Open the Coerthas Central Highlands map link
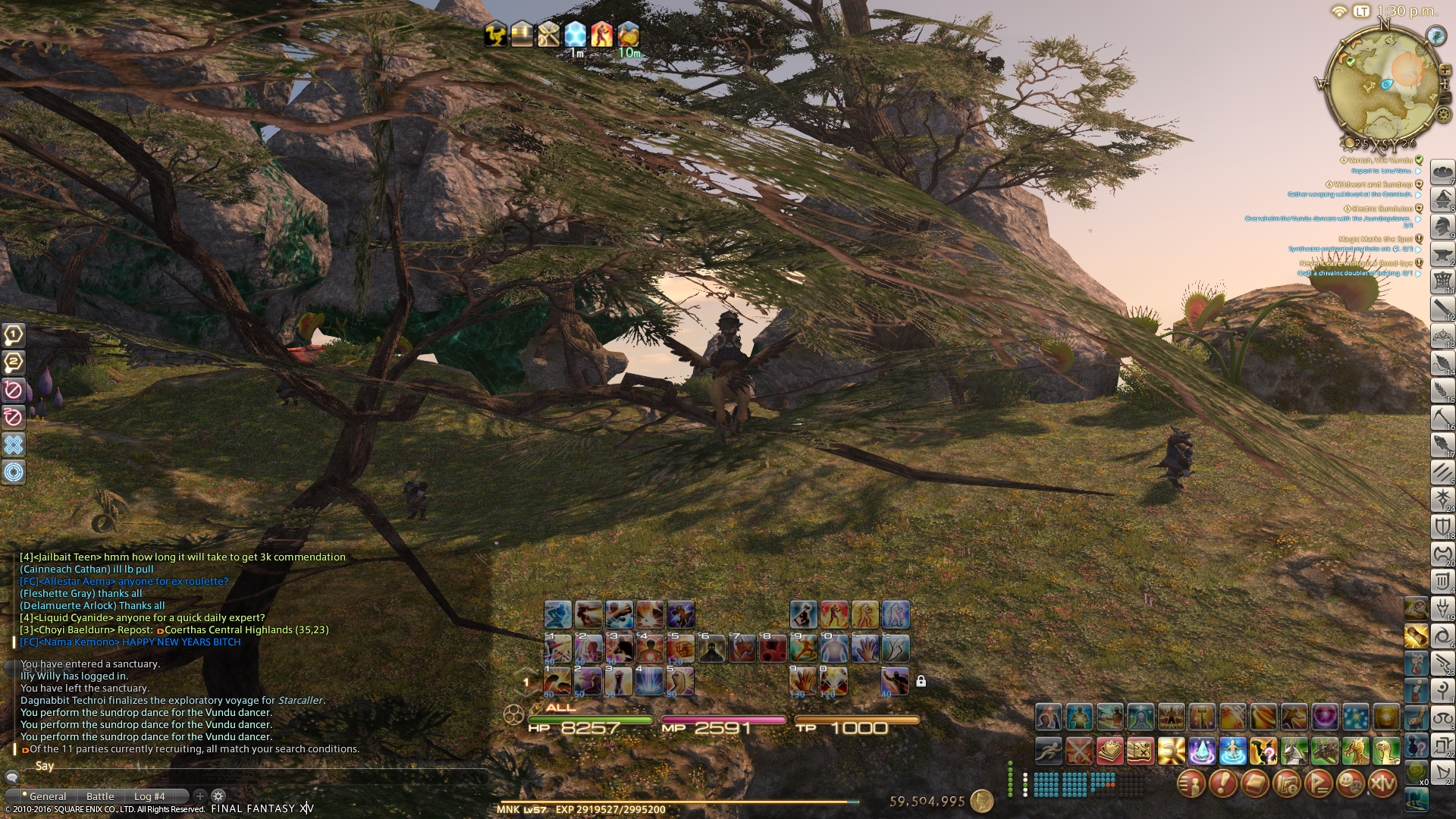This screenshot has height=819, width=1456. click(x=246, y=630)
